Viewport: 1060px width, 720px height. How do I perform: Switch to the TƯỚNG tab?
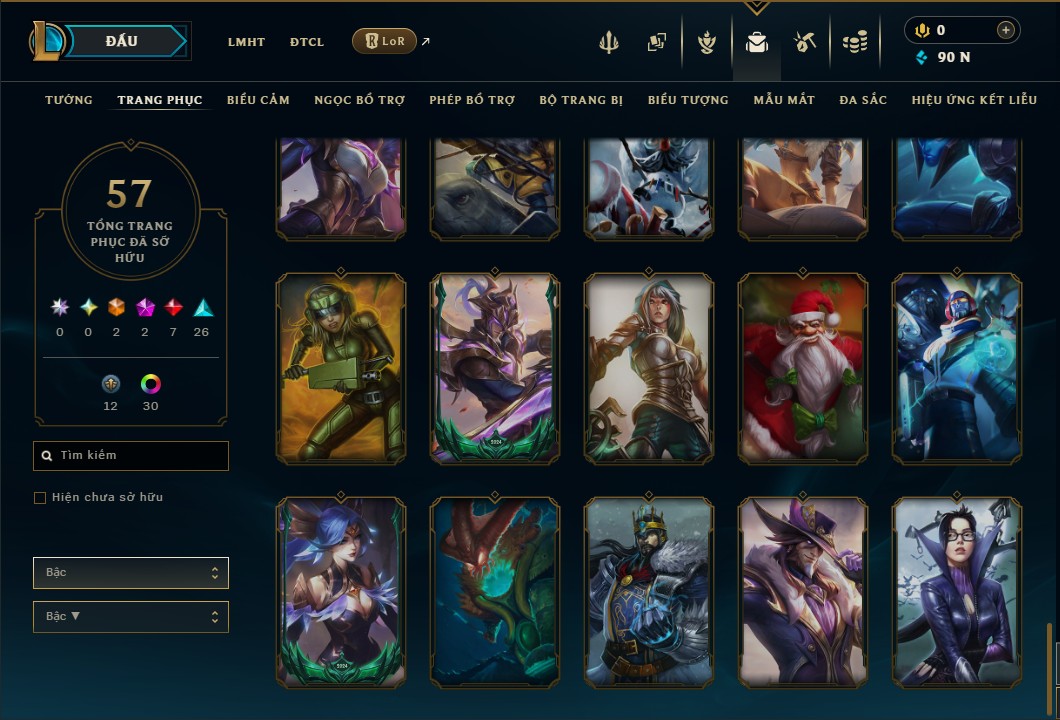pyautogui.click(x=69, y=100)
